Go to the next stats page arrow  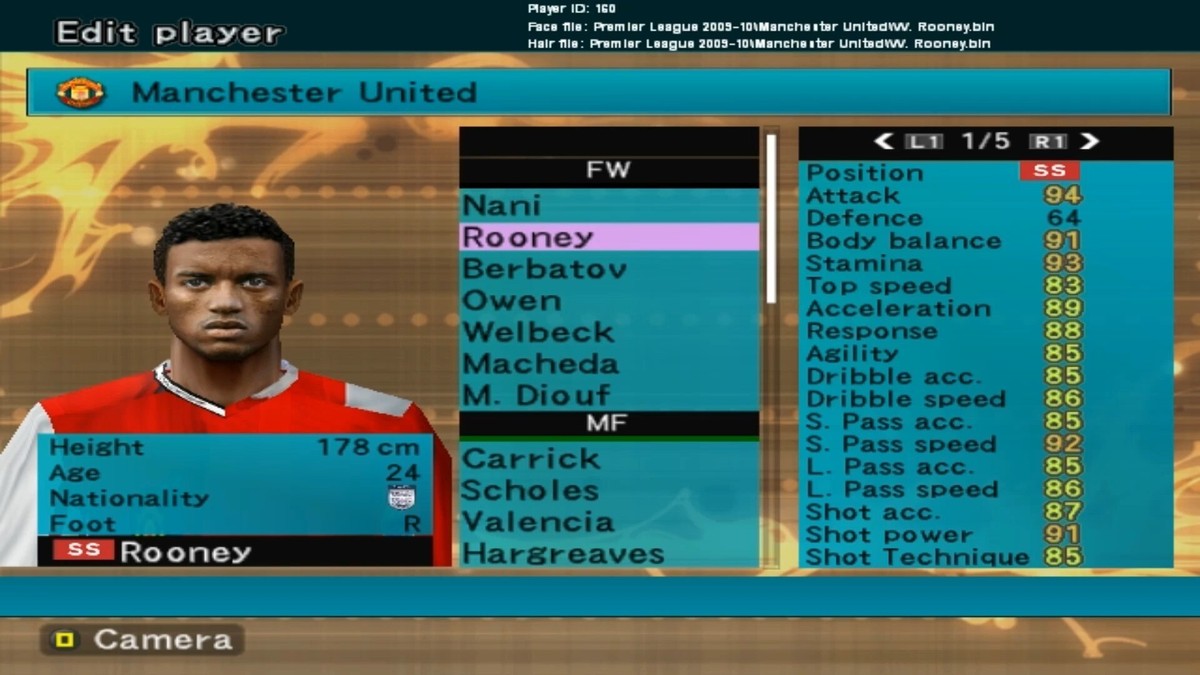click(1089, 142)
